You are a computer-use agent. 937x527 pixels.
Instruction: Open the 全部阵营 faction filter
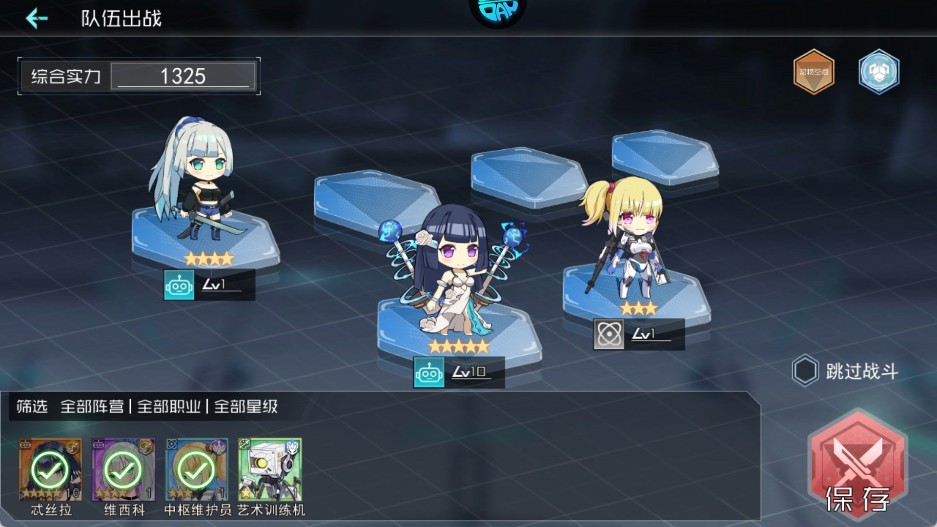click(92, 407)
